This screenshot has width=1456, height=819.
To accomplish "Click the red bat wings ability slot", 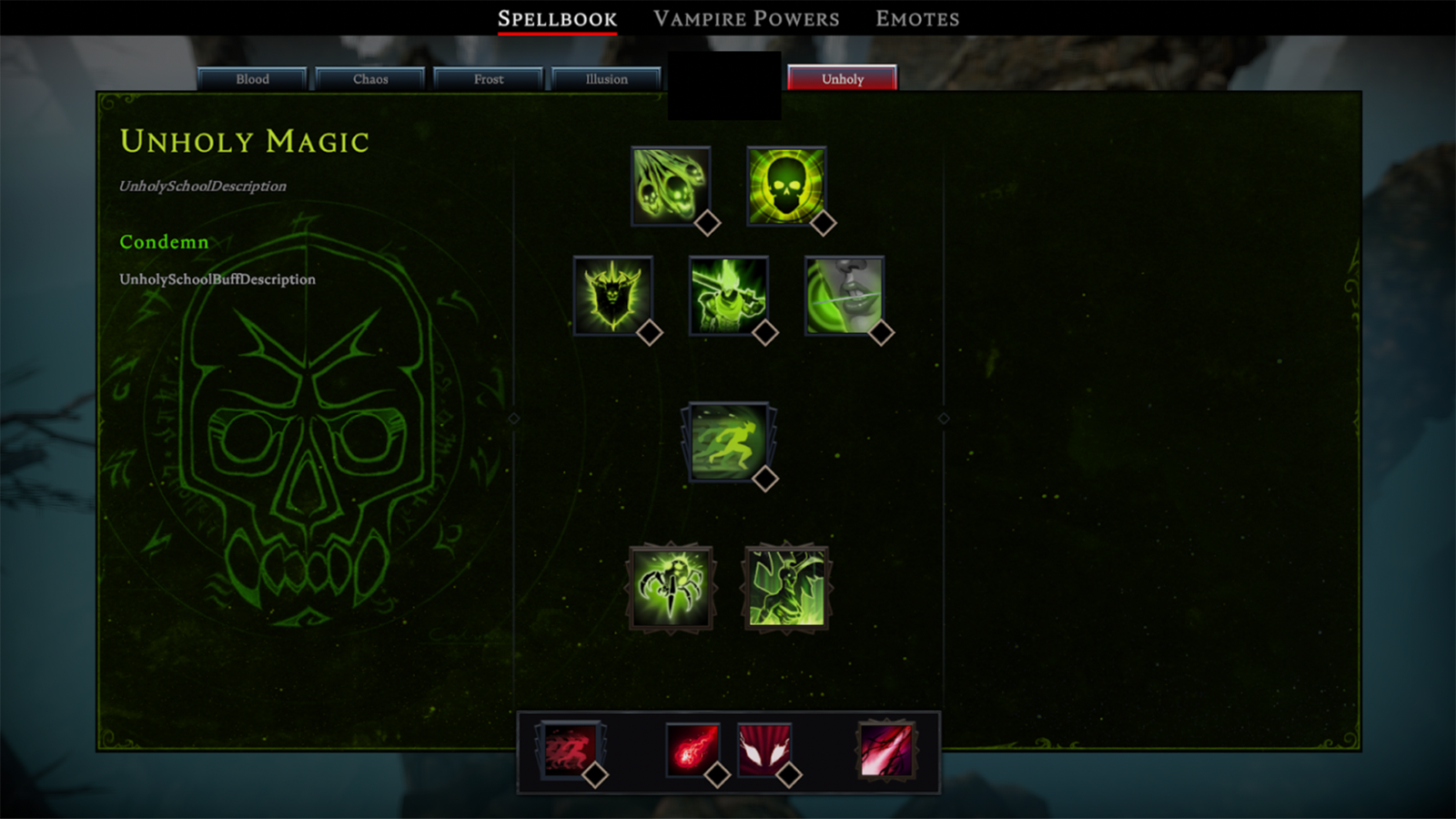I will [x=764, y=750].
